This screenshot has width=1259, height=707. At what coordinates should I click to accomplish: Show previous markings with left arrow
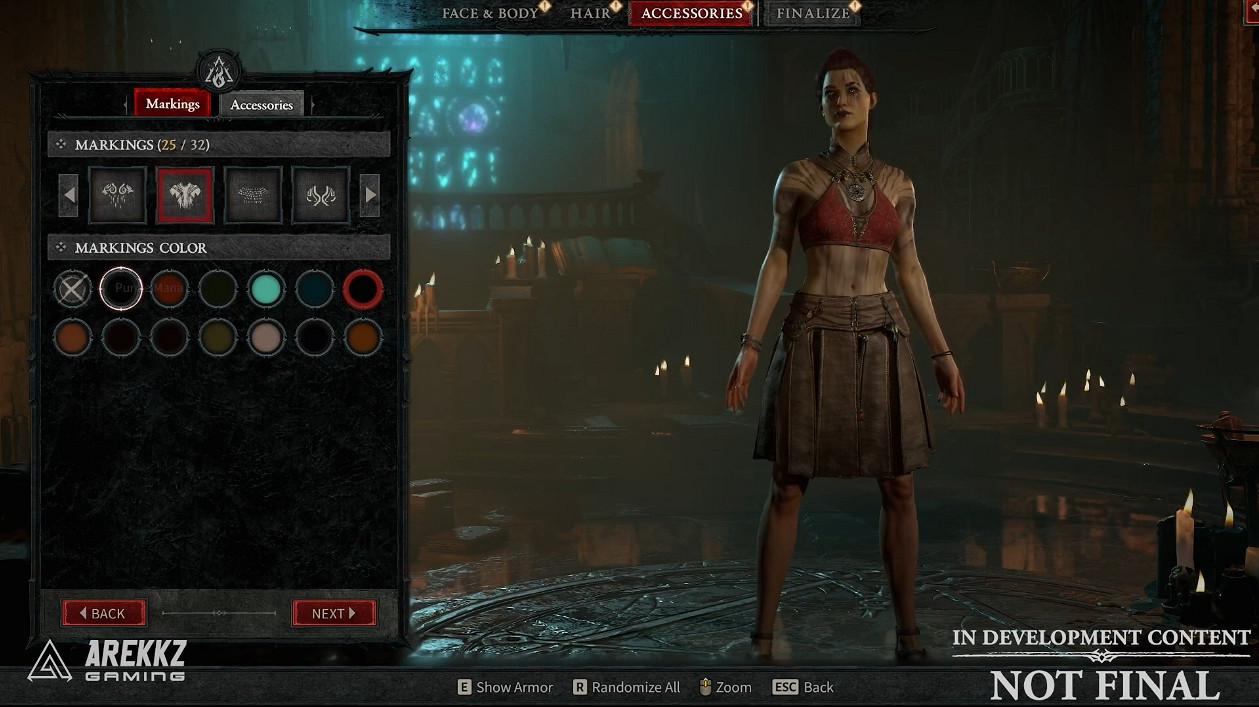(68, 195)
